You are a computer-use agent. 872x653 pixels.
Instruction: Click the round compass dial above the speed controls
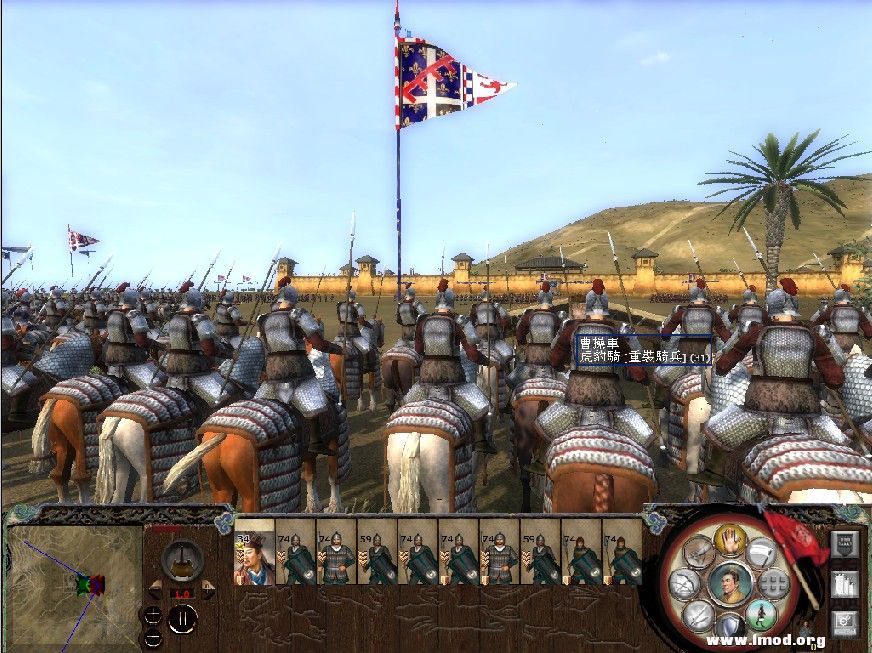click(181, 558)
